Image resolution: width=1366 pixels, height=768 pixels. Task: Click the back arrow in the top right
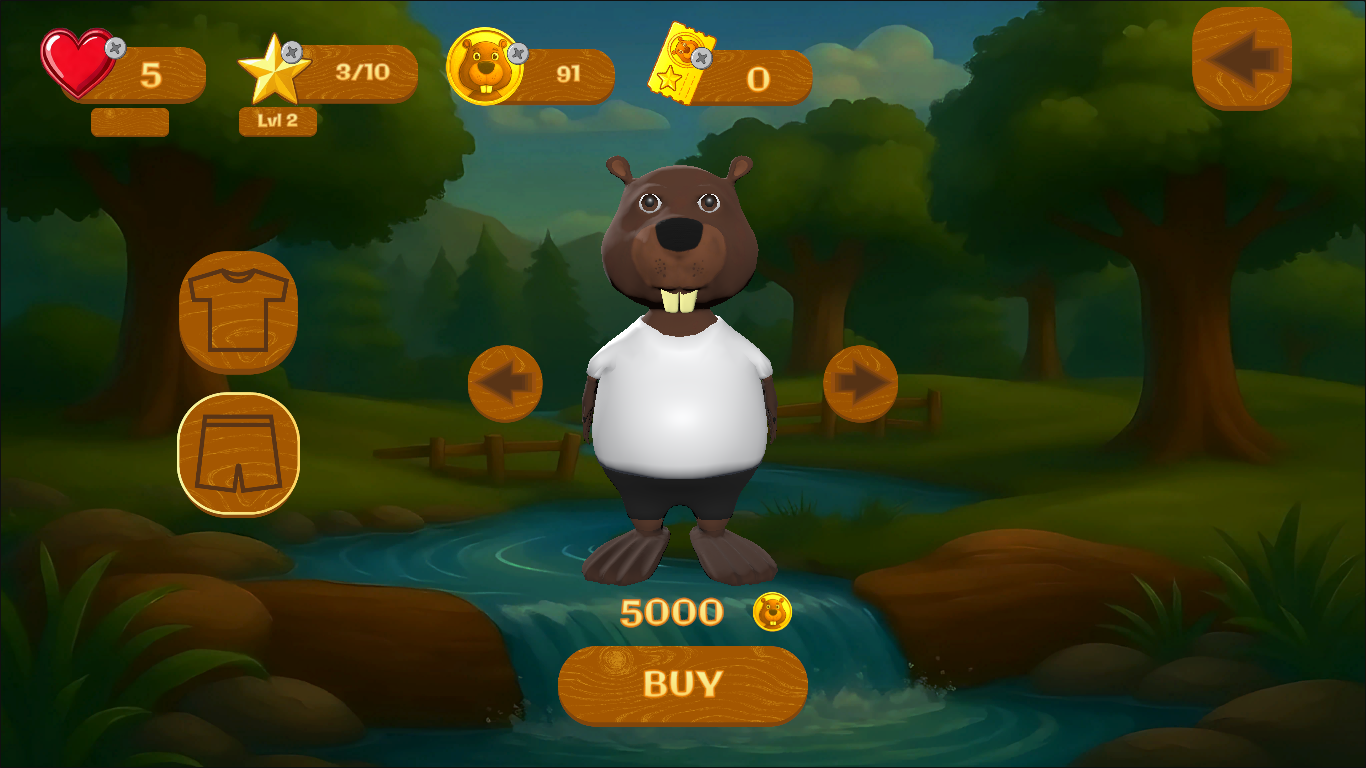pyautogui.click(x=1243, y=57)
